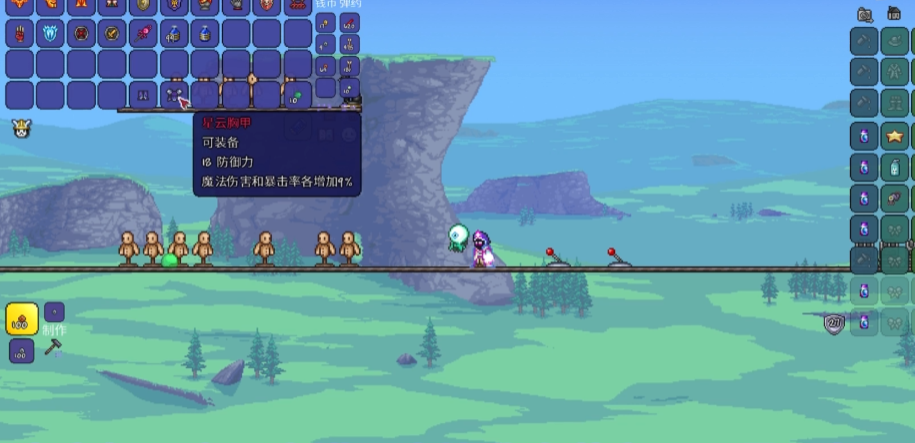Pick the leggings item in the bottom inventory row

click(143, 96)
